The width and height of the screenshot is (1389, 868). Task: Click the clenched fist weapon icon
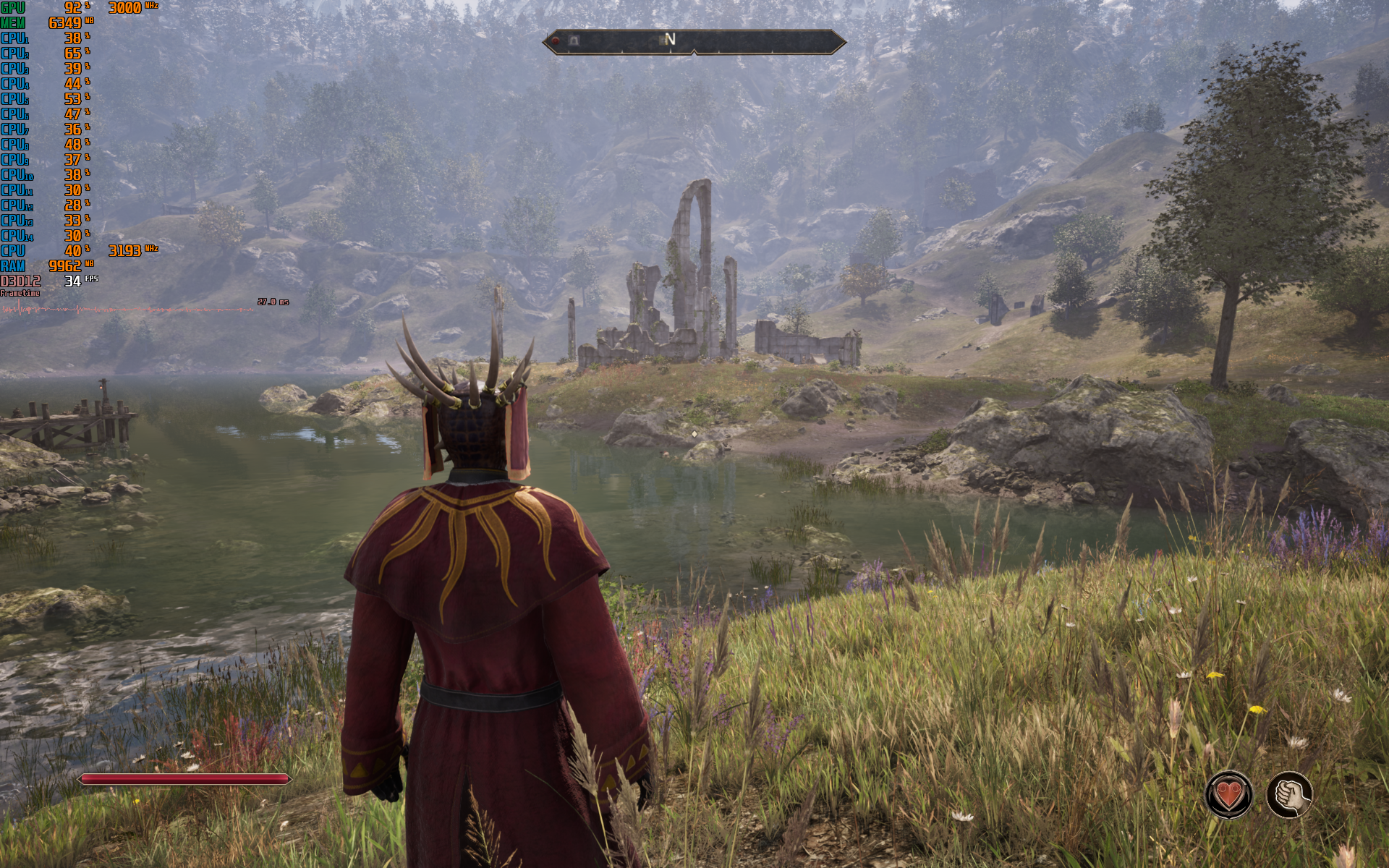(1289, 795)
